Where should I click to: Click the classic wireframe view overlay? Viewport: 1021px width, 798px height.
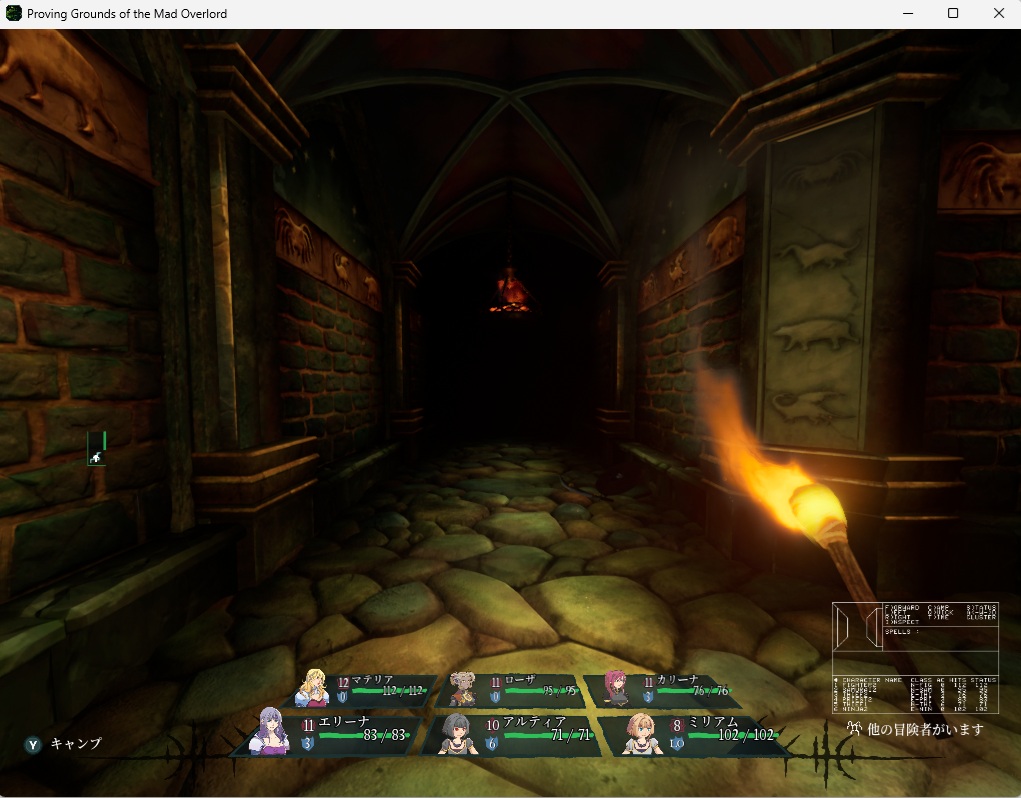pyautogui.click(x=914, y=657)
